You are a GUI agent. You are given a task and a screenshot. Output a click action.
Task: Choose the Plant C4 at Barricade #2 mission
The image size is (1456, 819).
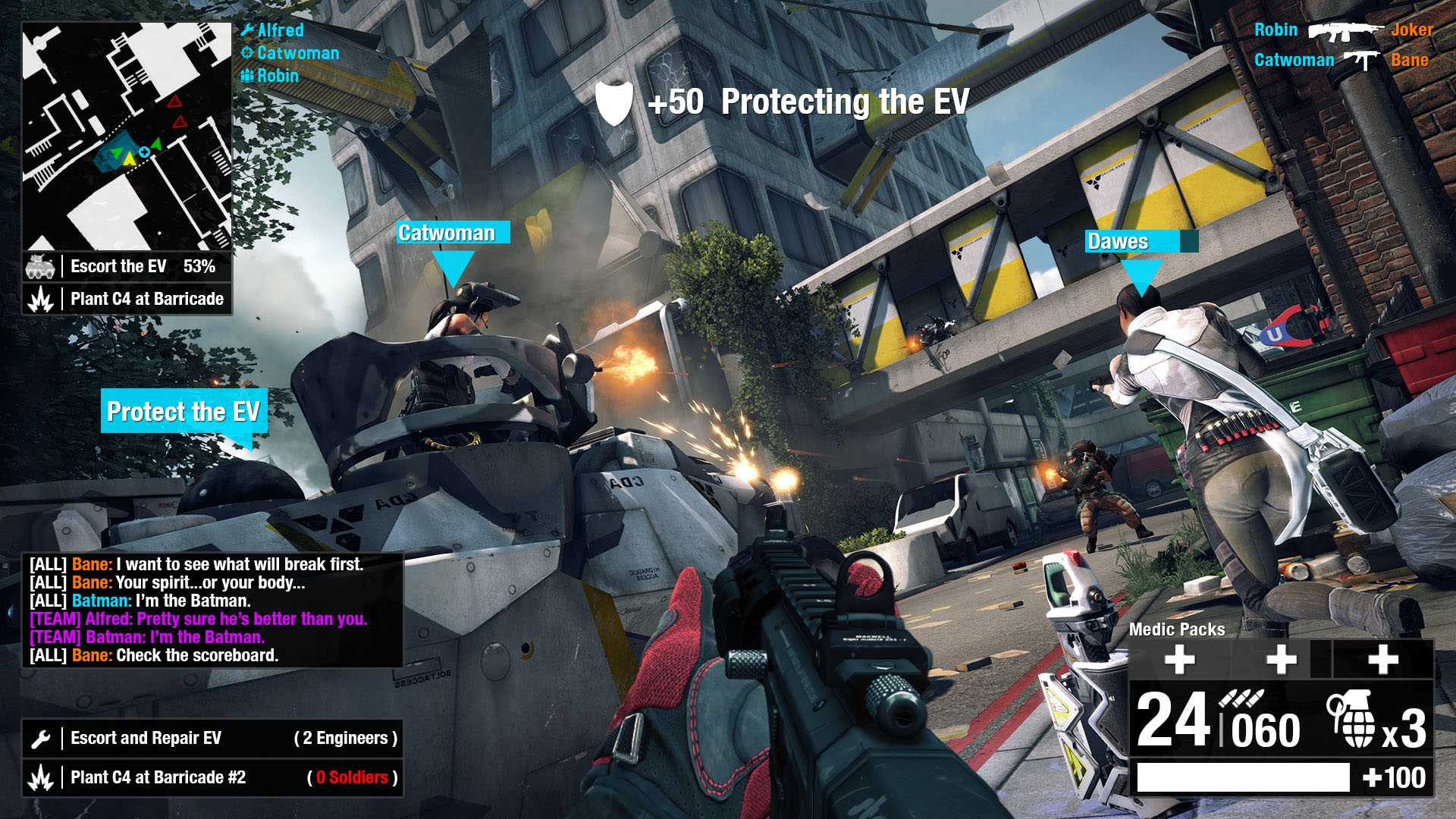tap(212, 777)
